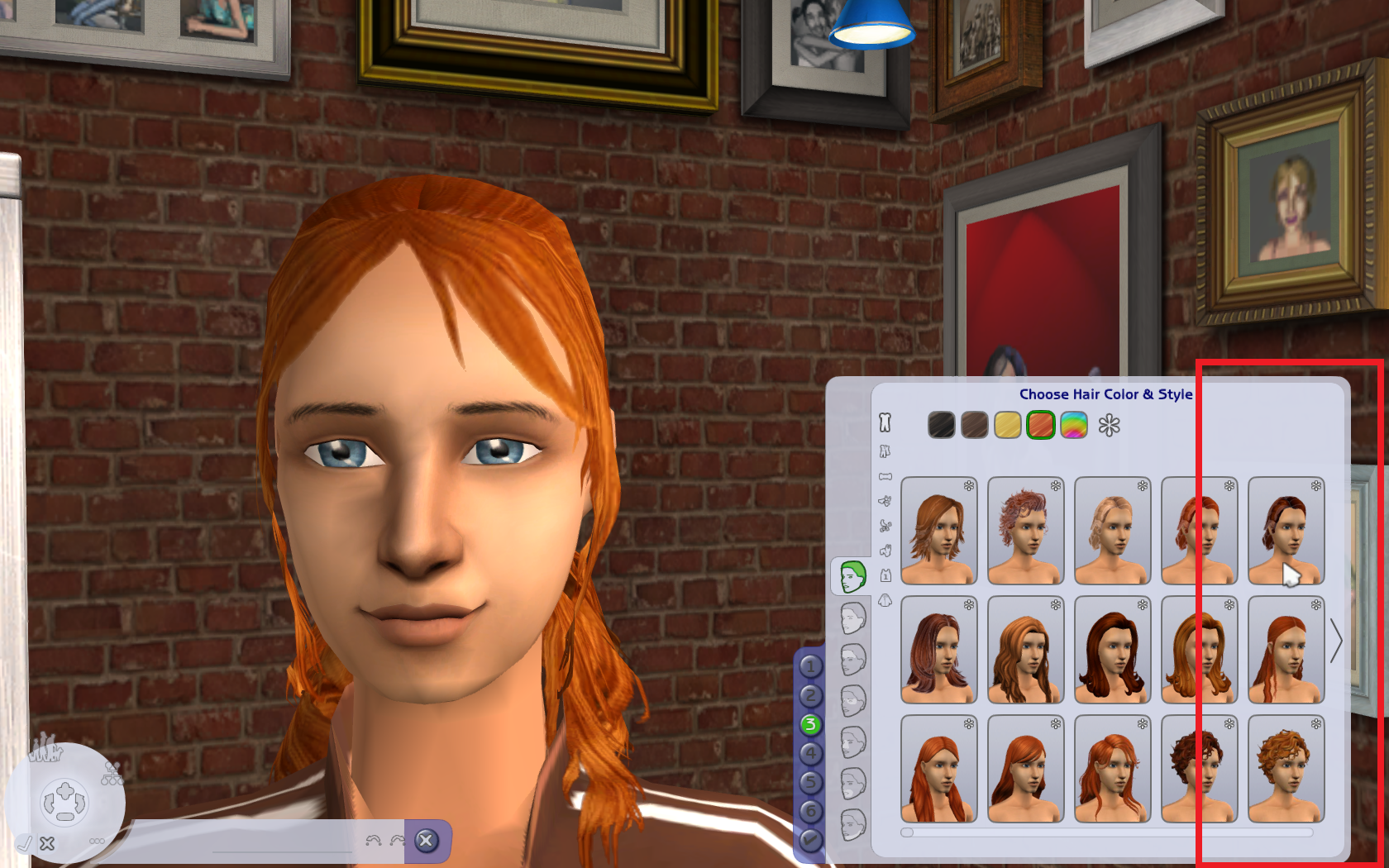Zoom the camera using the up arrow control

tap(64, 790)
